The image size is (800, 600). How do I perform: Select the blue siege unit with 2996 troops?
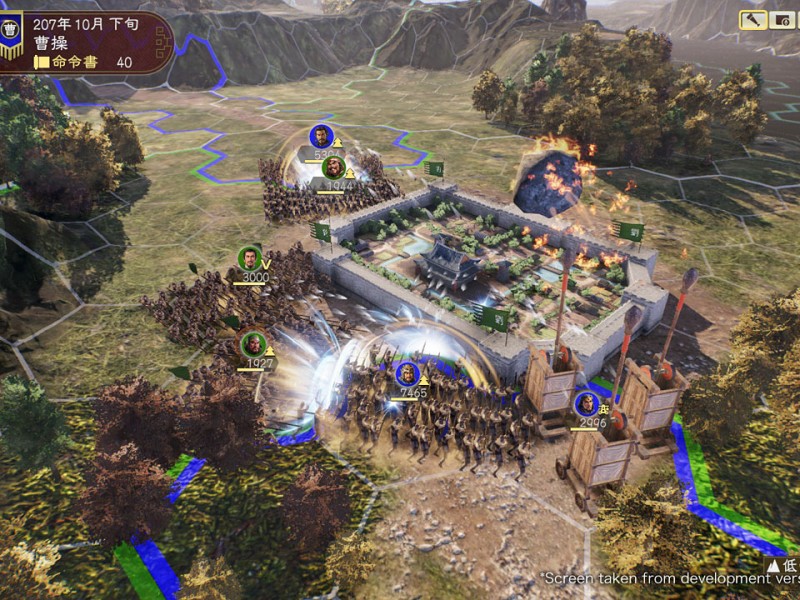586,404
